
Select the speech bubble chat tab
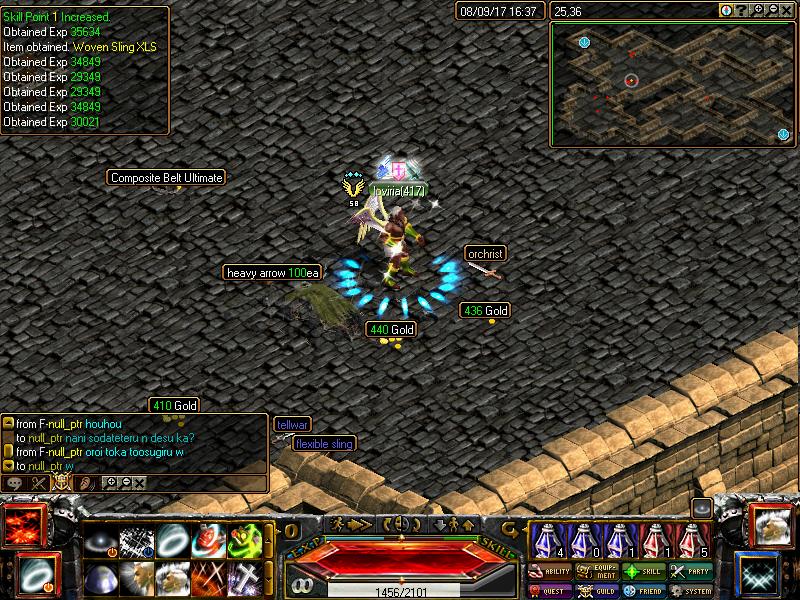pyautogui.click(x=15, y=483)
